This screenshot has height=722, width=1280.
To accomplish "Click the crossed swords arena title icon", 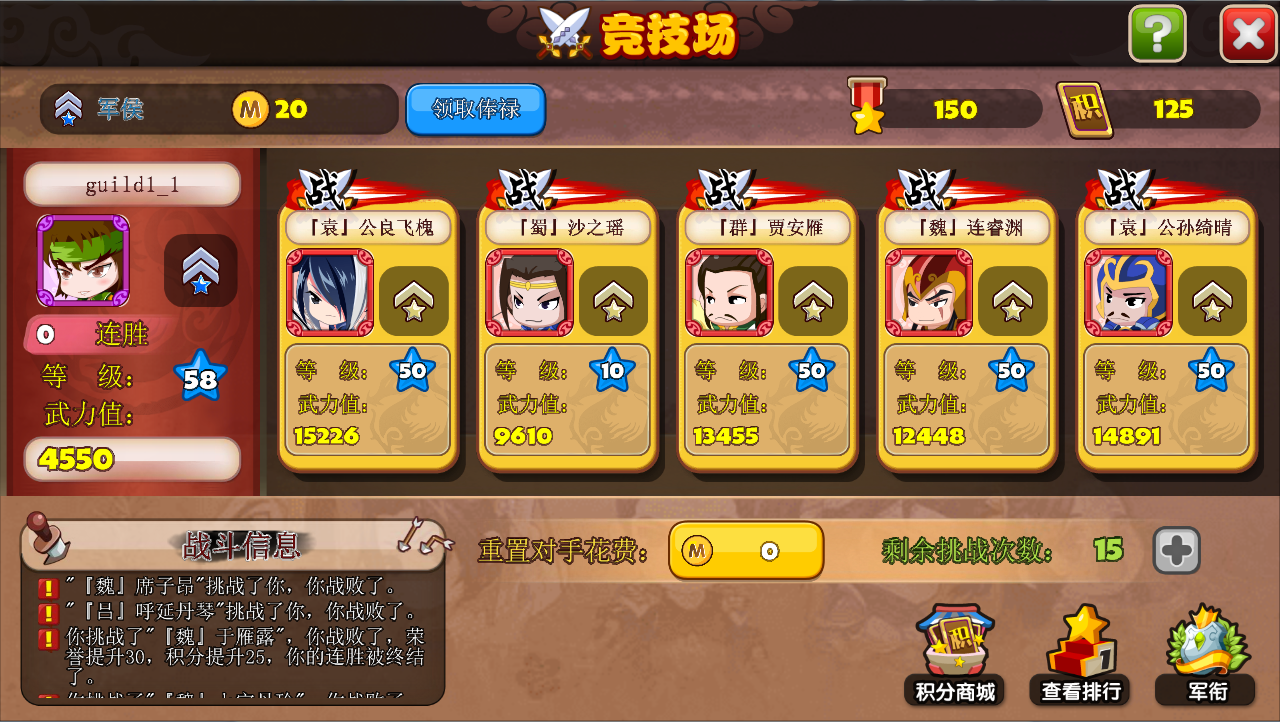I will point(565,32).
